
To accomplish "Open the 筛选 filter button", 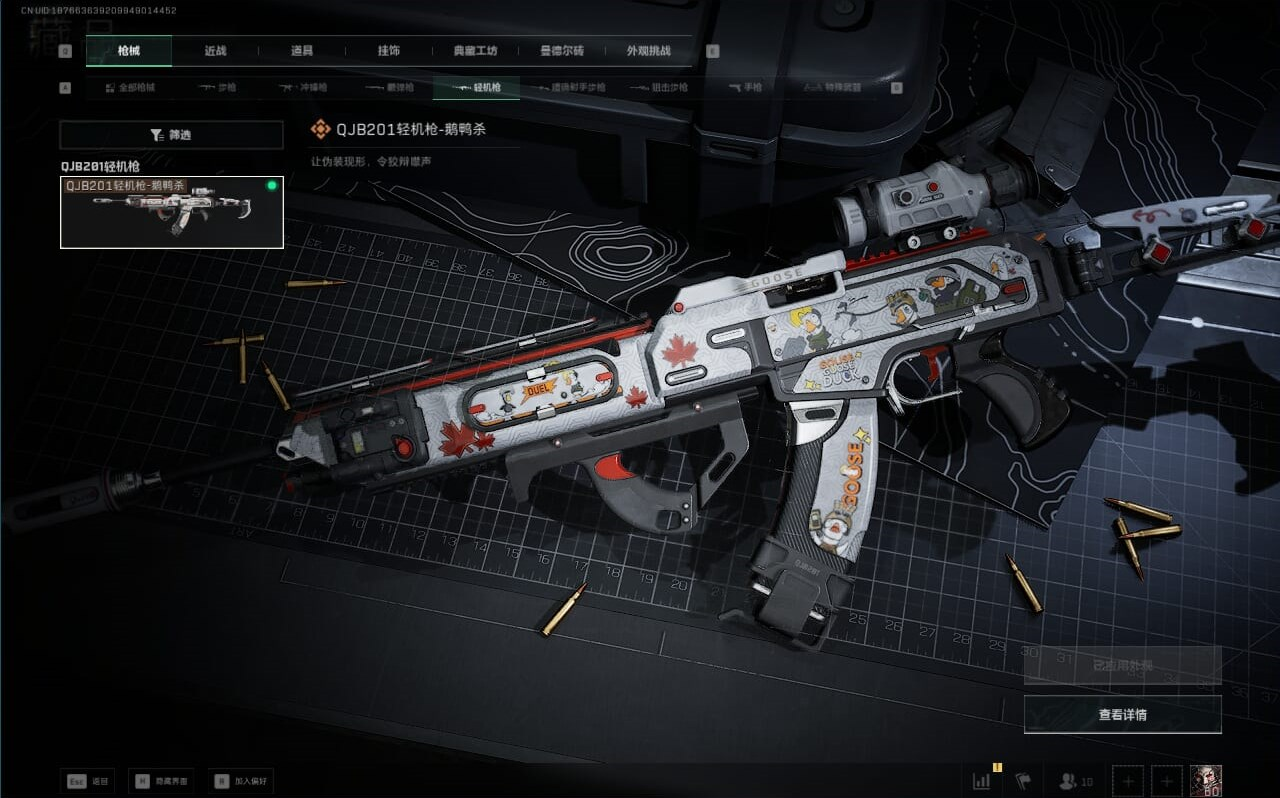I will (171, 135).
